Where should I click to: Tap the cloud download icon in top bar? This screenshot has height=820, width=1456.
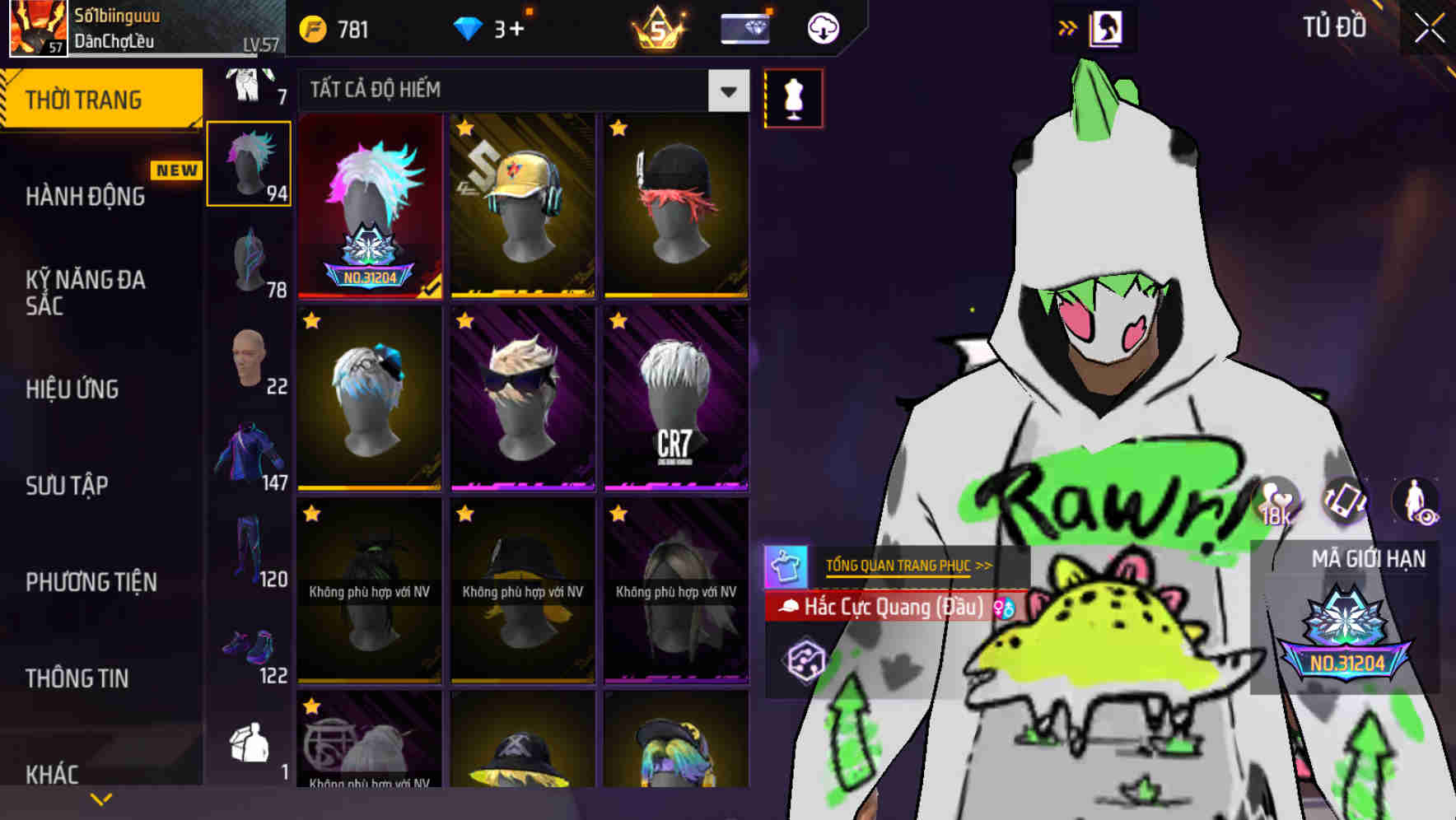click(x=821, y=27)
